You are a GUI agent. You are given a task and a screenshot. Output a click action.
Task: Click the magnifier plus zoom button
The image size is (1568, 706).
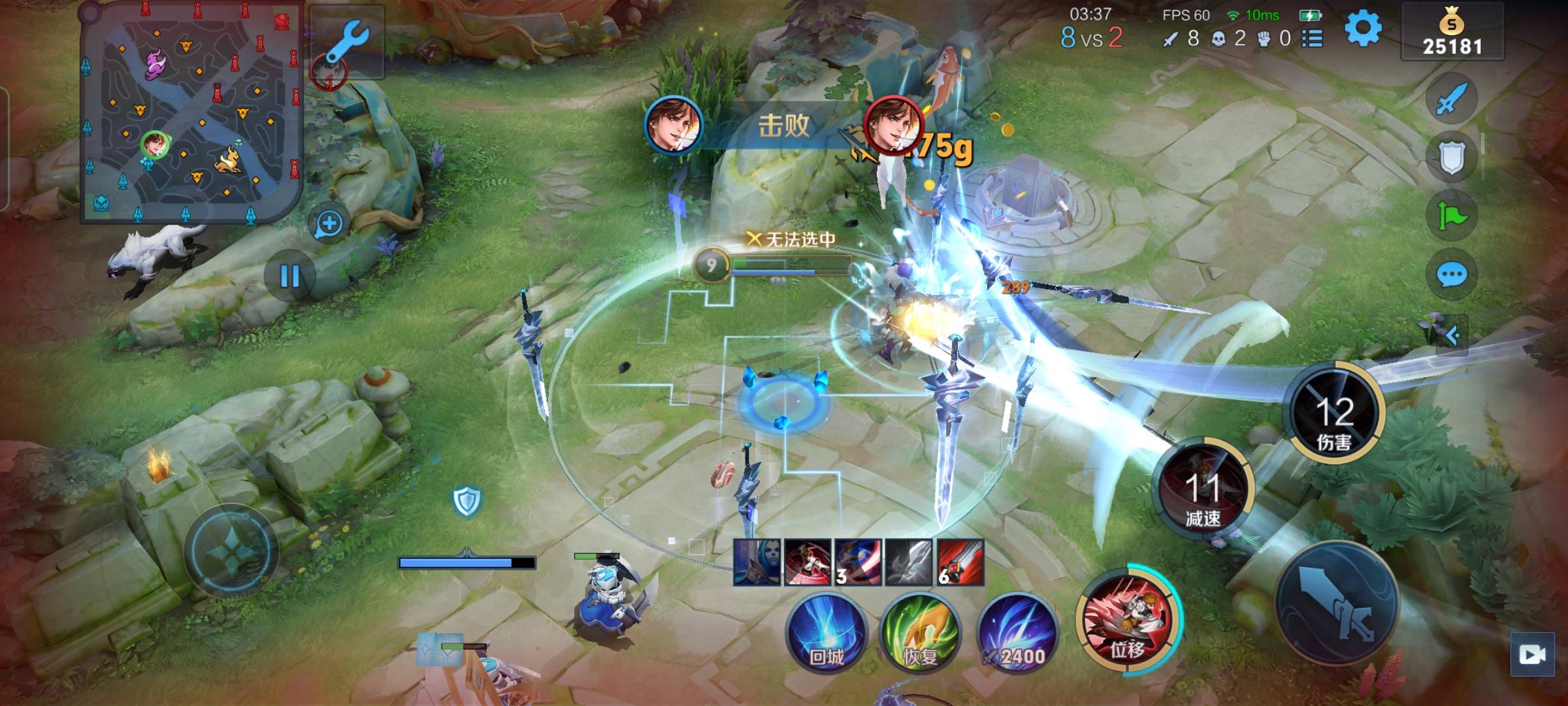click(329, 224)
